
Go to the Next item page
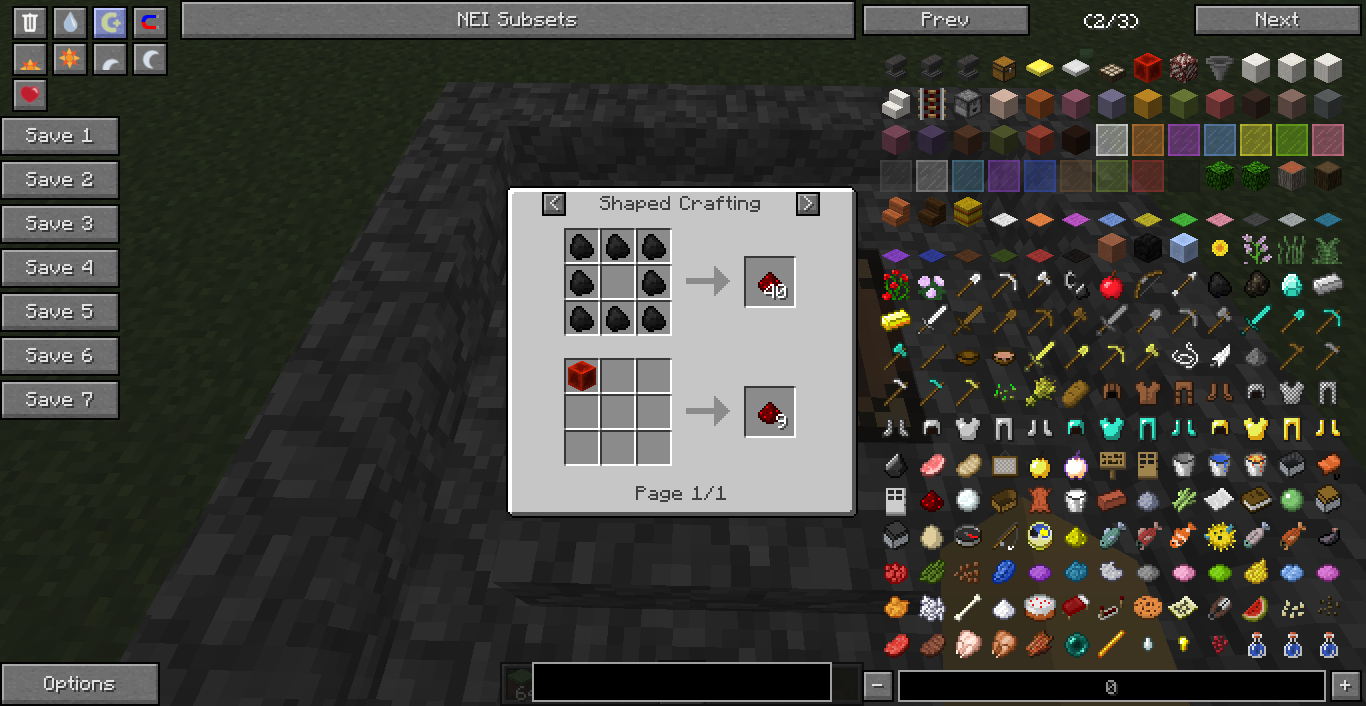pos(1276,20)
